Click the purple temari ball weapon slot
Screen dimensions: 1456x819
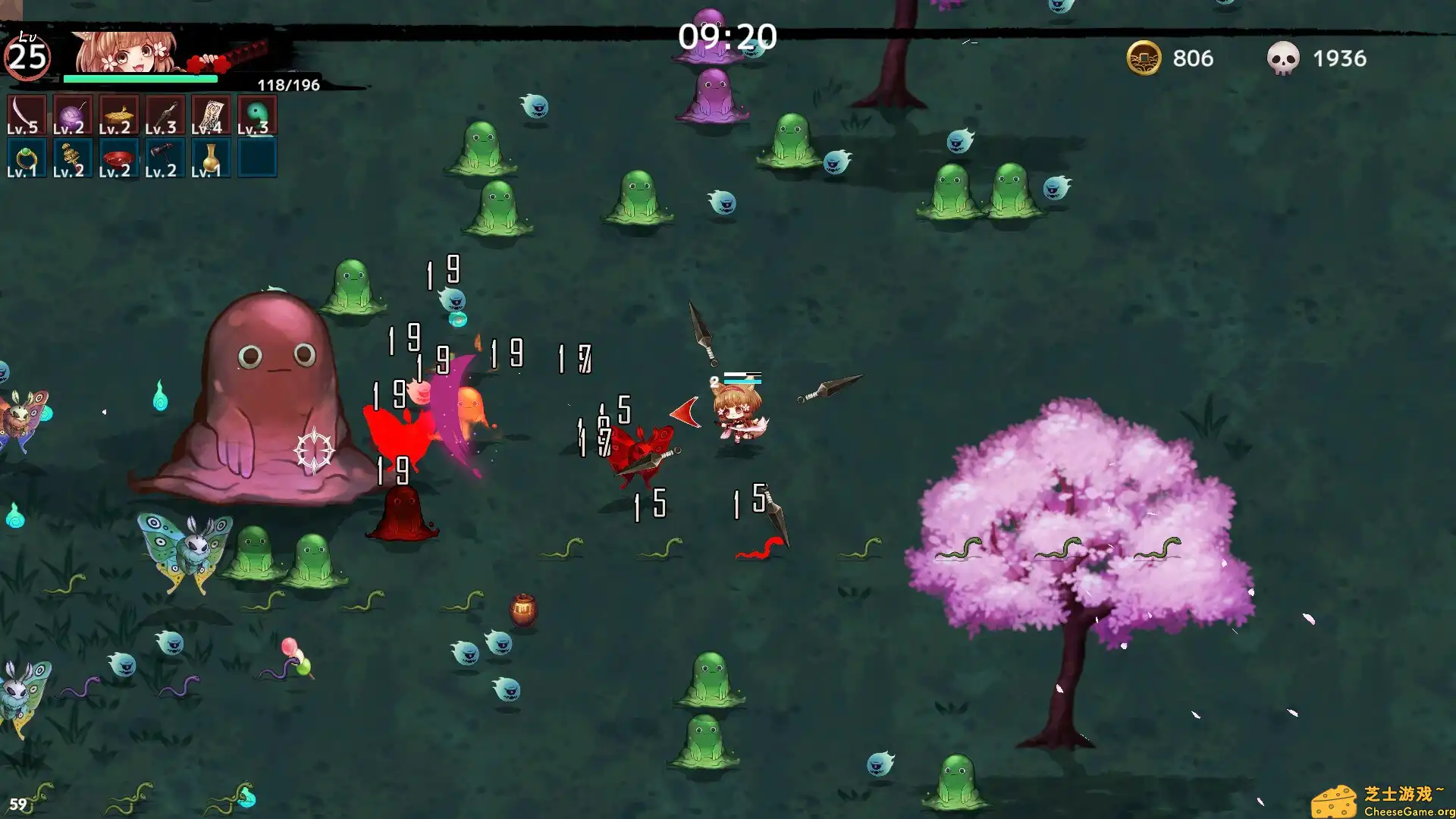tap(72, 114)
